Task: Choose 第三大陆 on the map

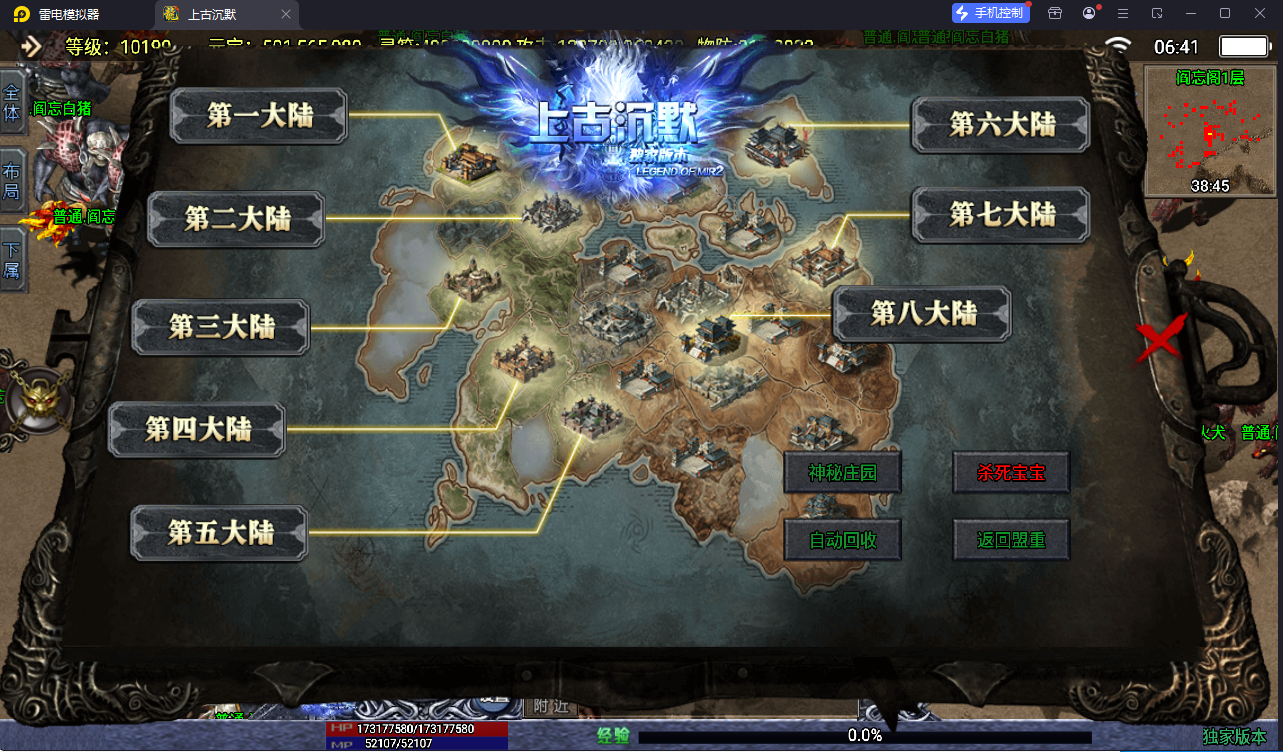Action: click(x=221, y=326)
